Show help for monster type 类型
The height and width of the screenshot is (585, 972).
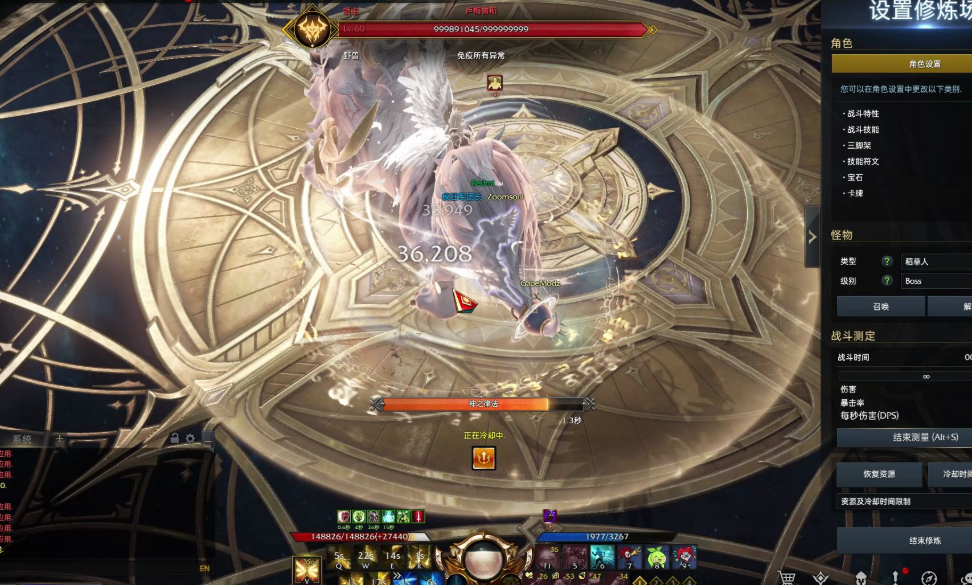886,261
